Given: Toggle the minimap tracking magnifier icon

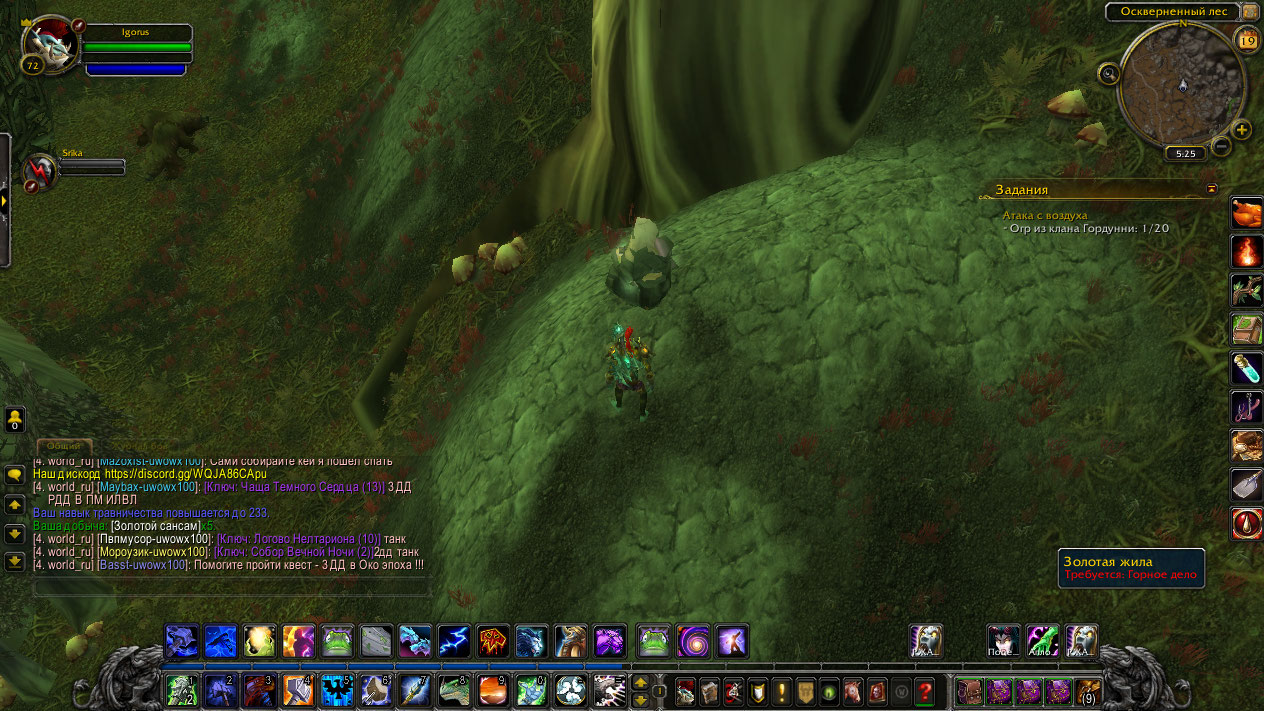Looking at the screenshot, I should (1108, 73).
